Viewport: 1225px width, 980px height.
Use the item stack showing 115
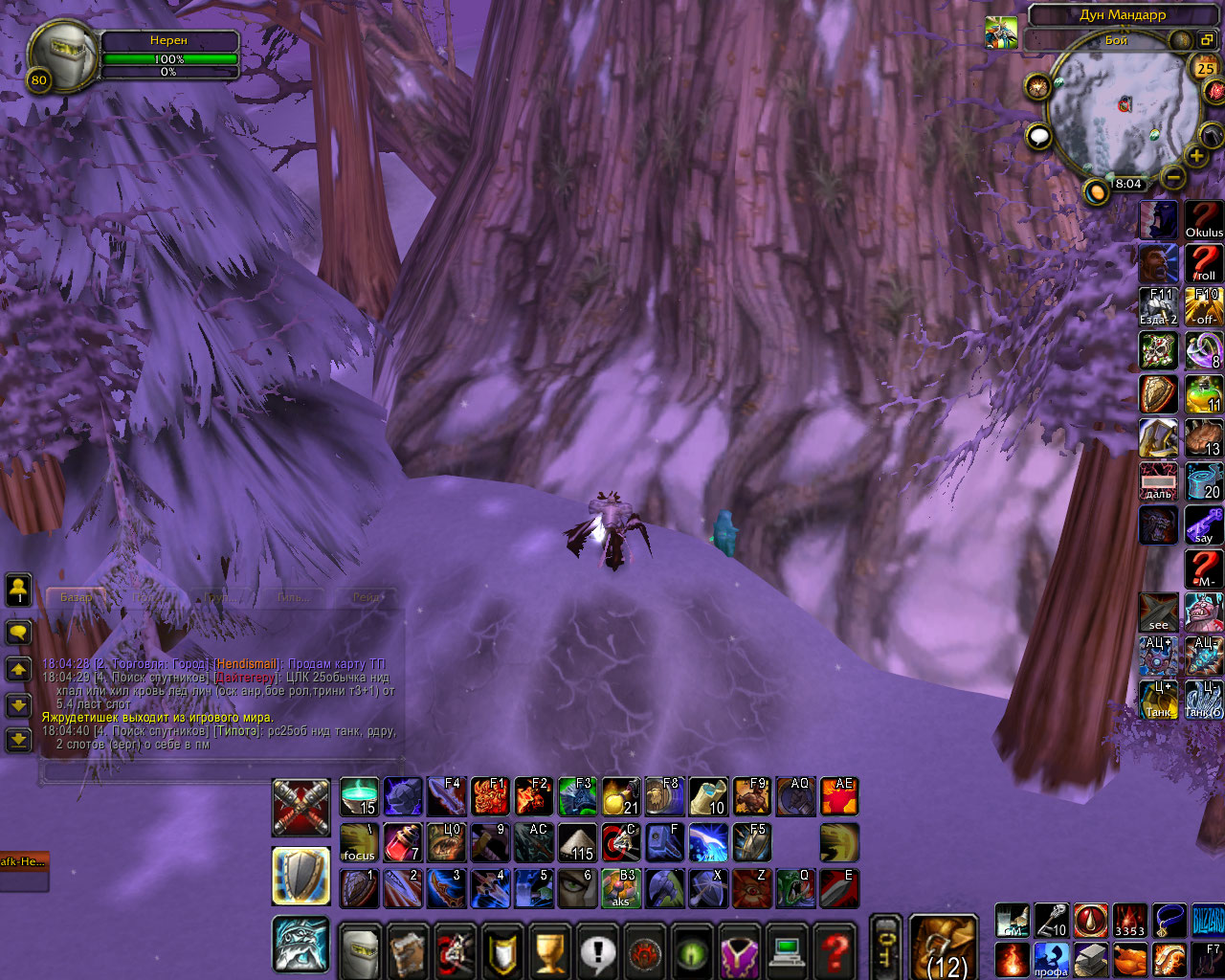[577, 843]
